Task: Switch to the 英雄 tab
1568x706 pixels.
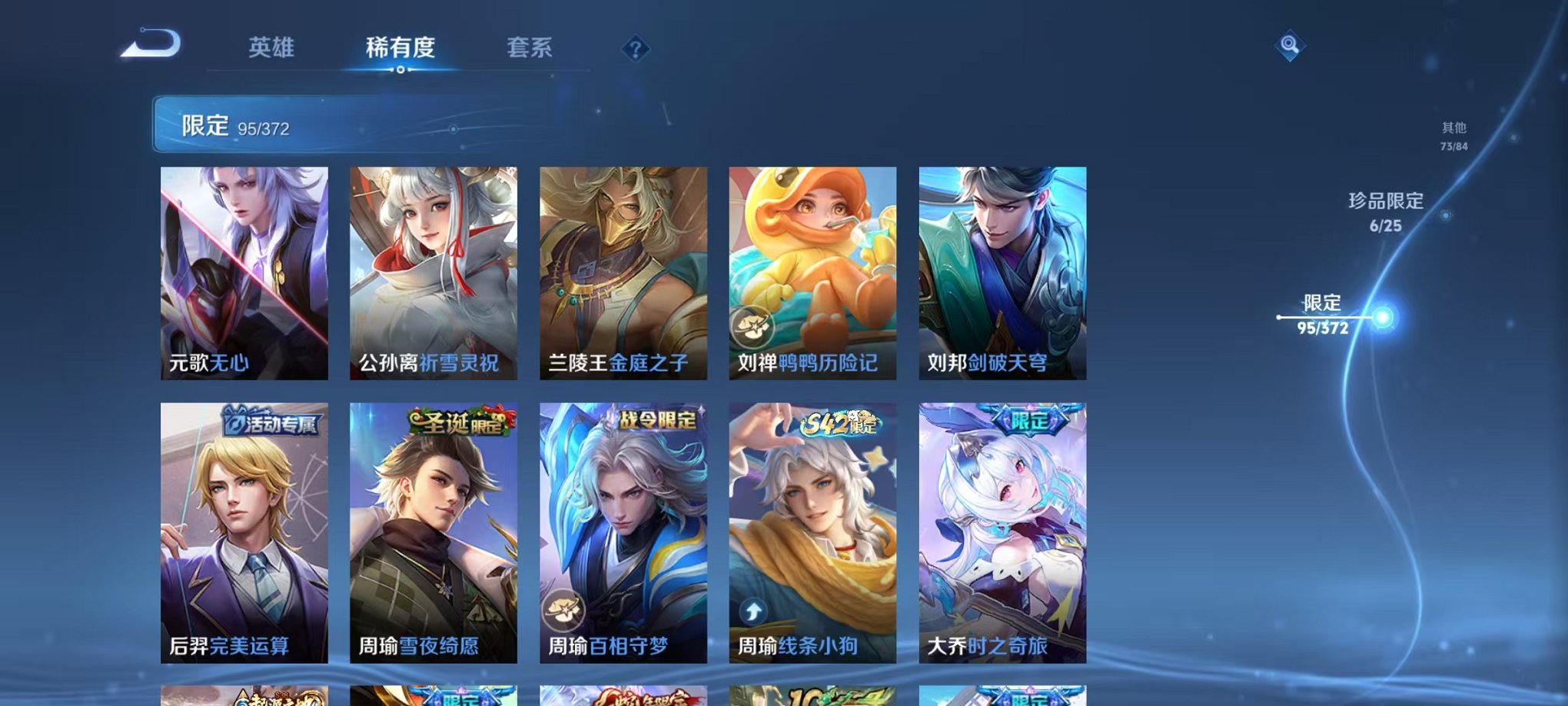Action: (x=273, y=48)
